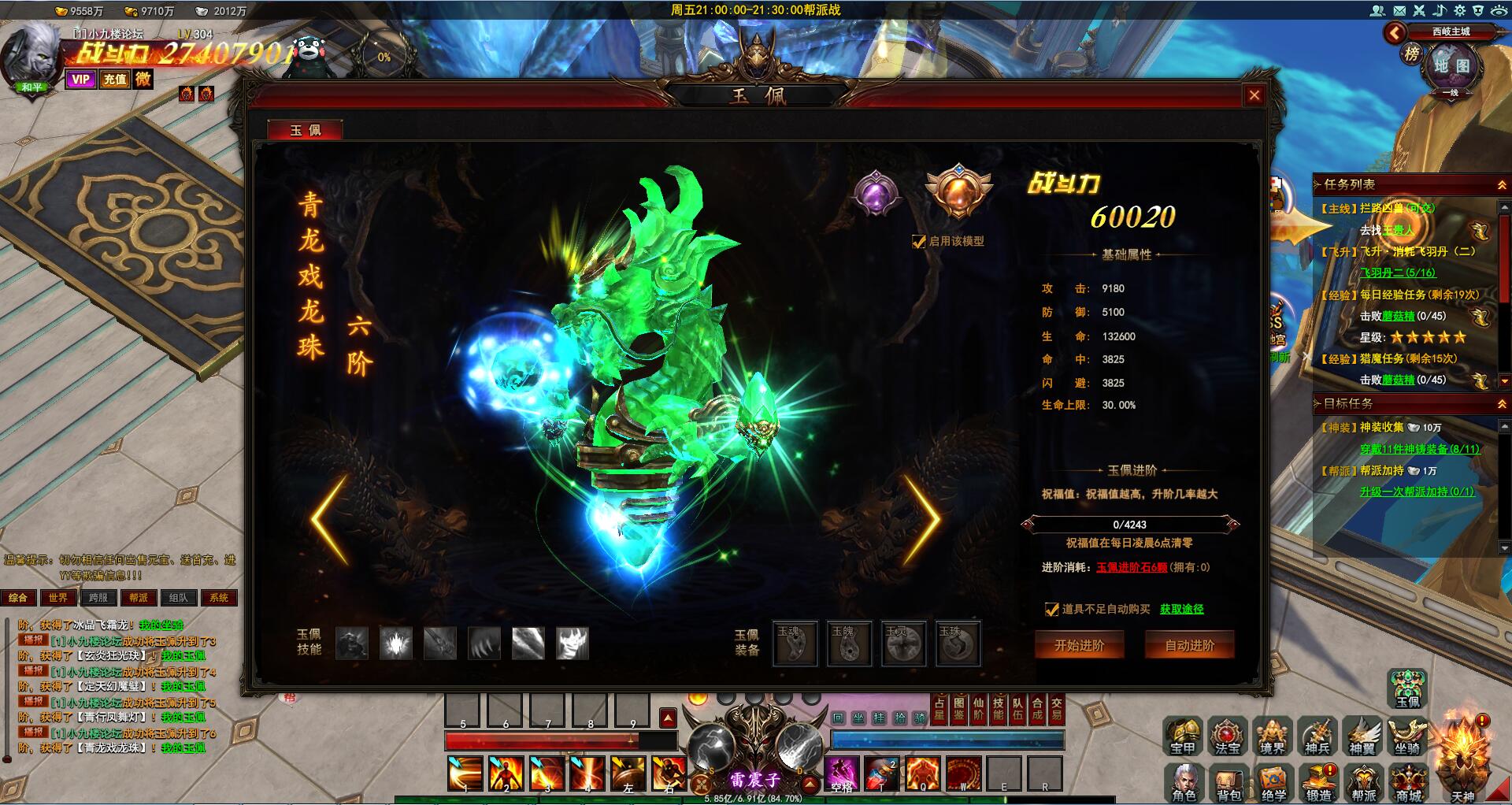Open the 充值 recharge button
Viewport: 1512px width, 805px height.
point(115,79)
